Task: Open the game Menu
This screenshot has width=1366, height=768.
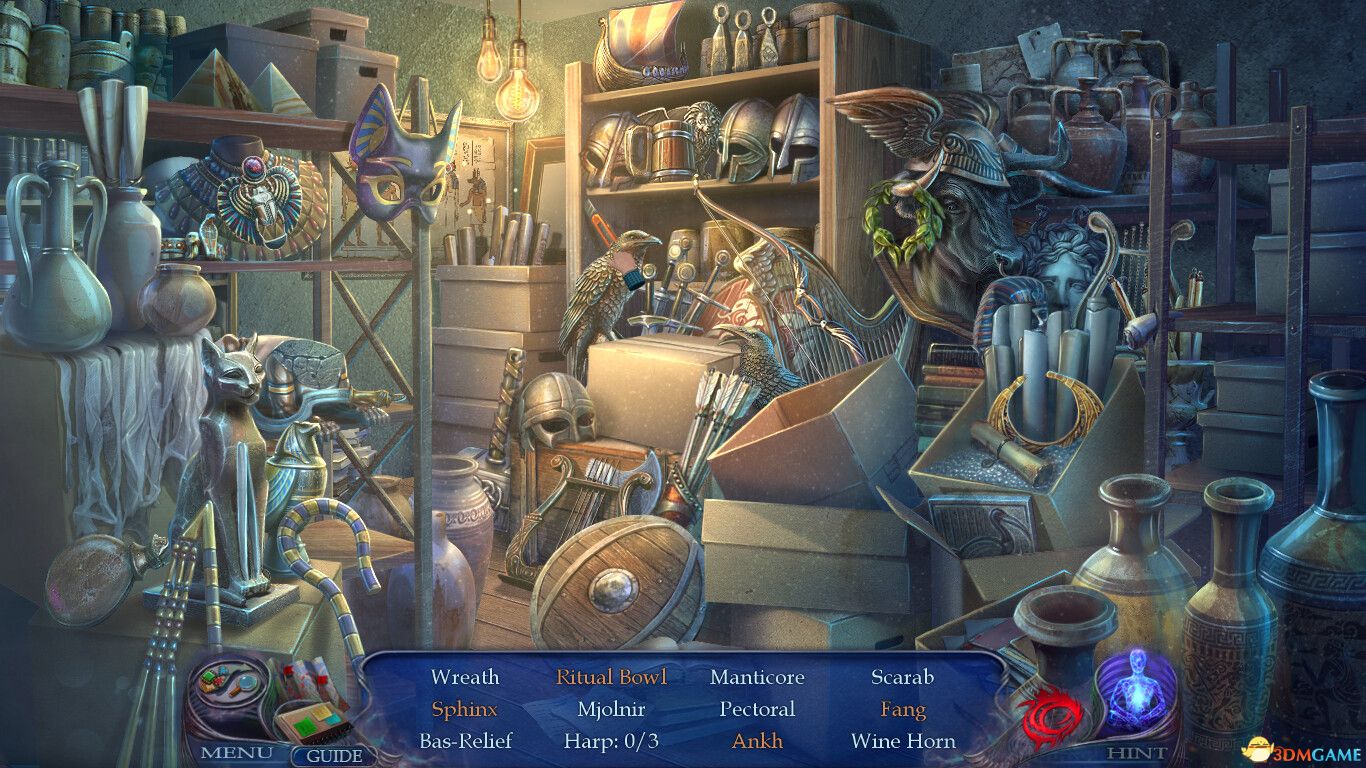Action: (235, 752)
